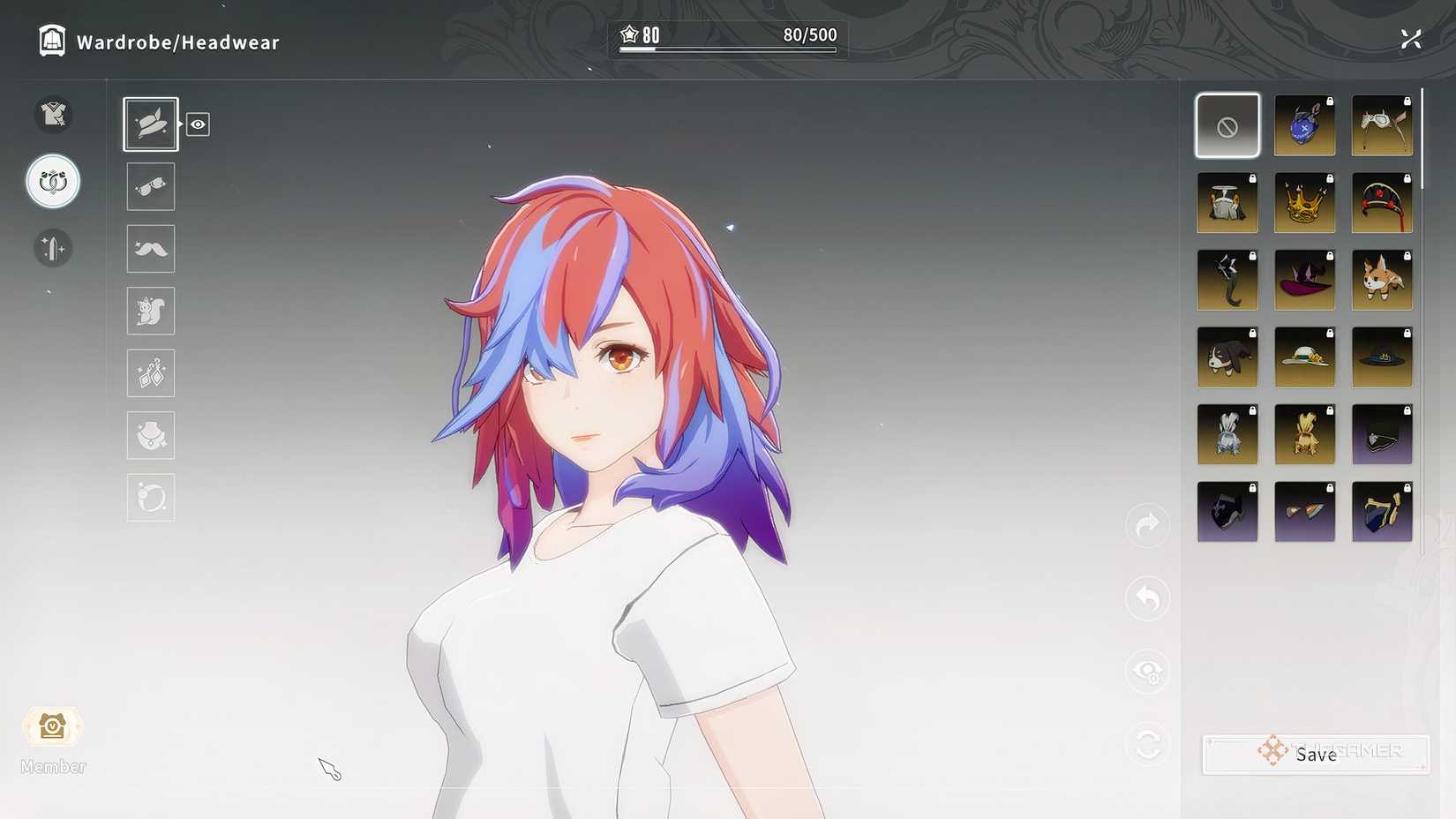Screen dimensions: 1456x819
Task: Hide the interface using eye-gear icon
Action: (1146, 671)
